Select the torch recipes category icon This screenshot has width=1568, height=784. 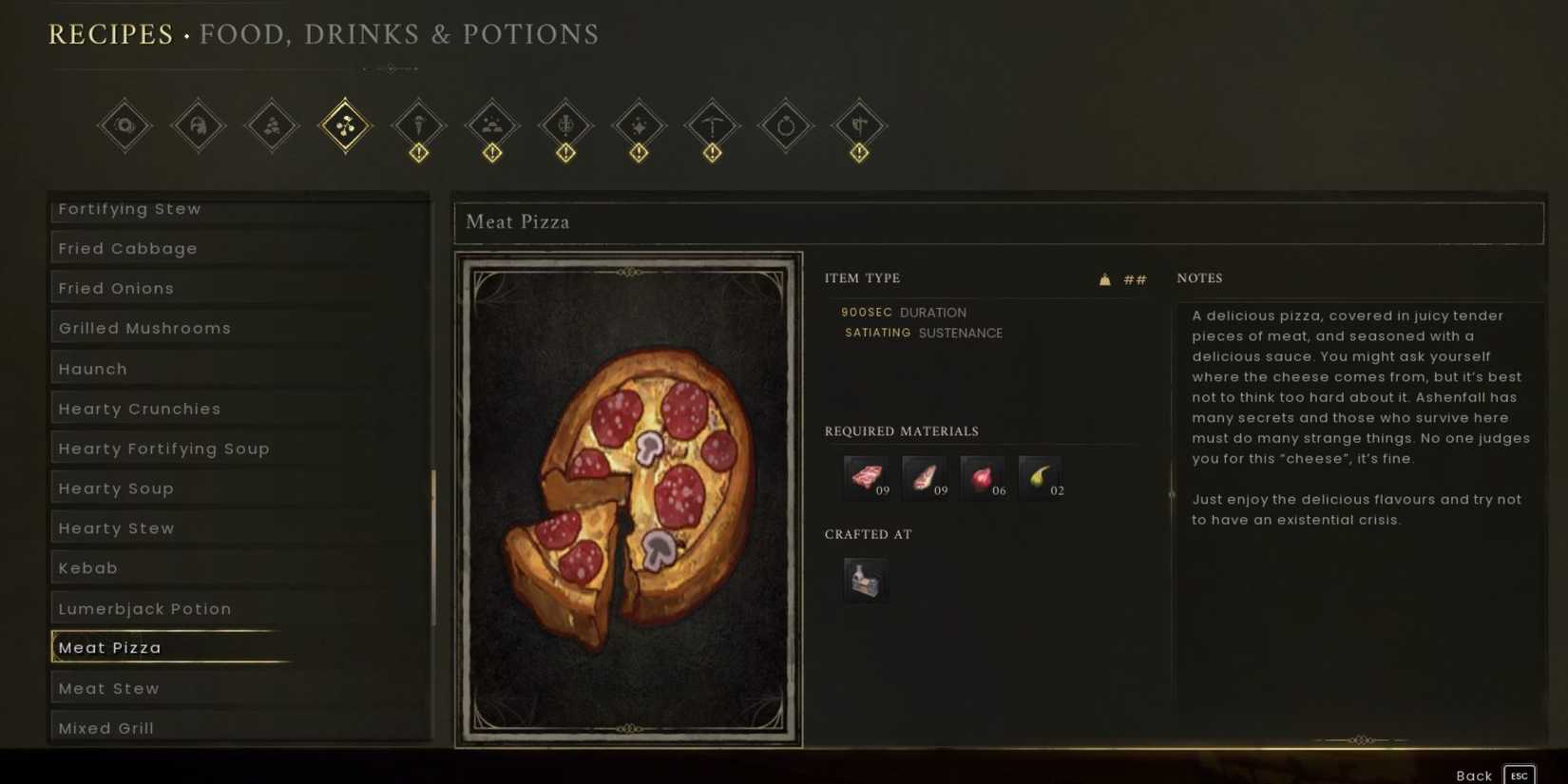pyautogui.click(x=418, y=124)
